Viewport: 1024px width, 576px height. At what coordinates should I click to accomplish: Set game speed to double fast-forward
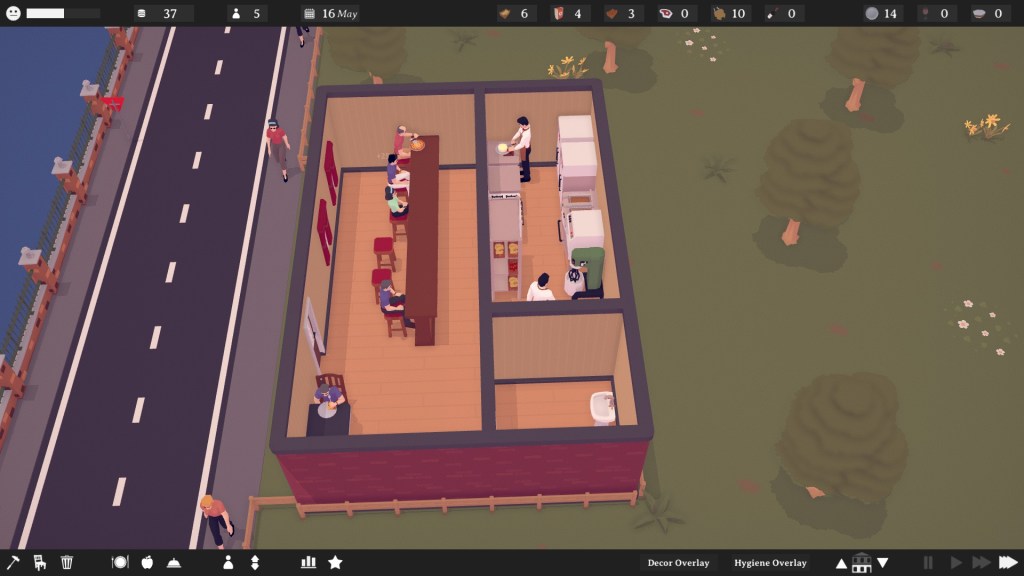tap(981, 563)
